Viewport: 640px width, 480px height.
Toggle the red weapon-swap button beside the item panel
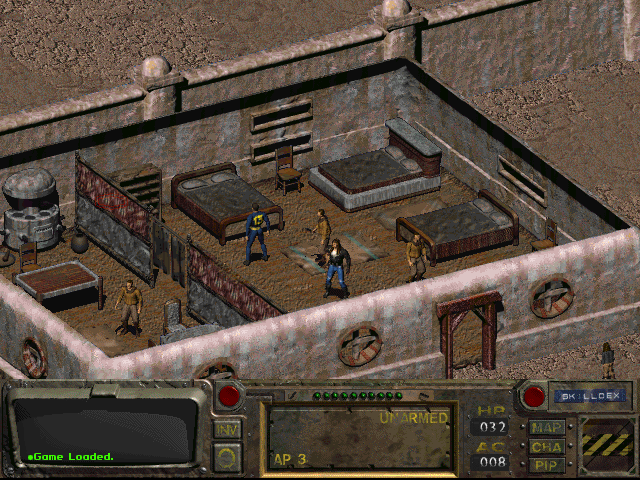230,396
